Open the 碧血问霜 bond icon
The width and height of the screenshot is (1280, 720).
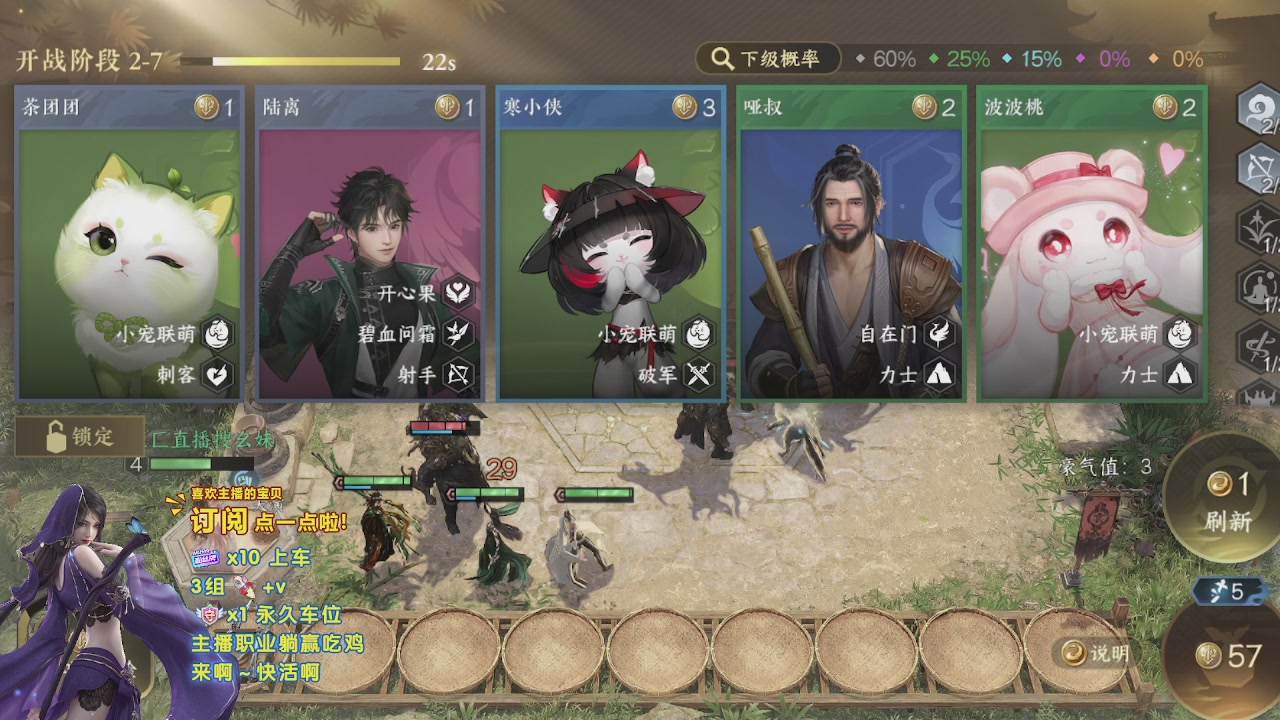coord(458,334)
